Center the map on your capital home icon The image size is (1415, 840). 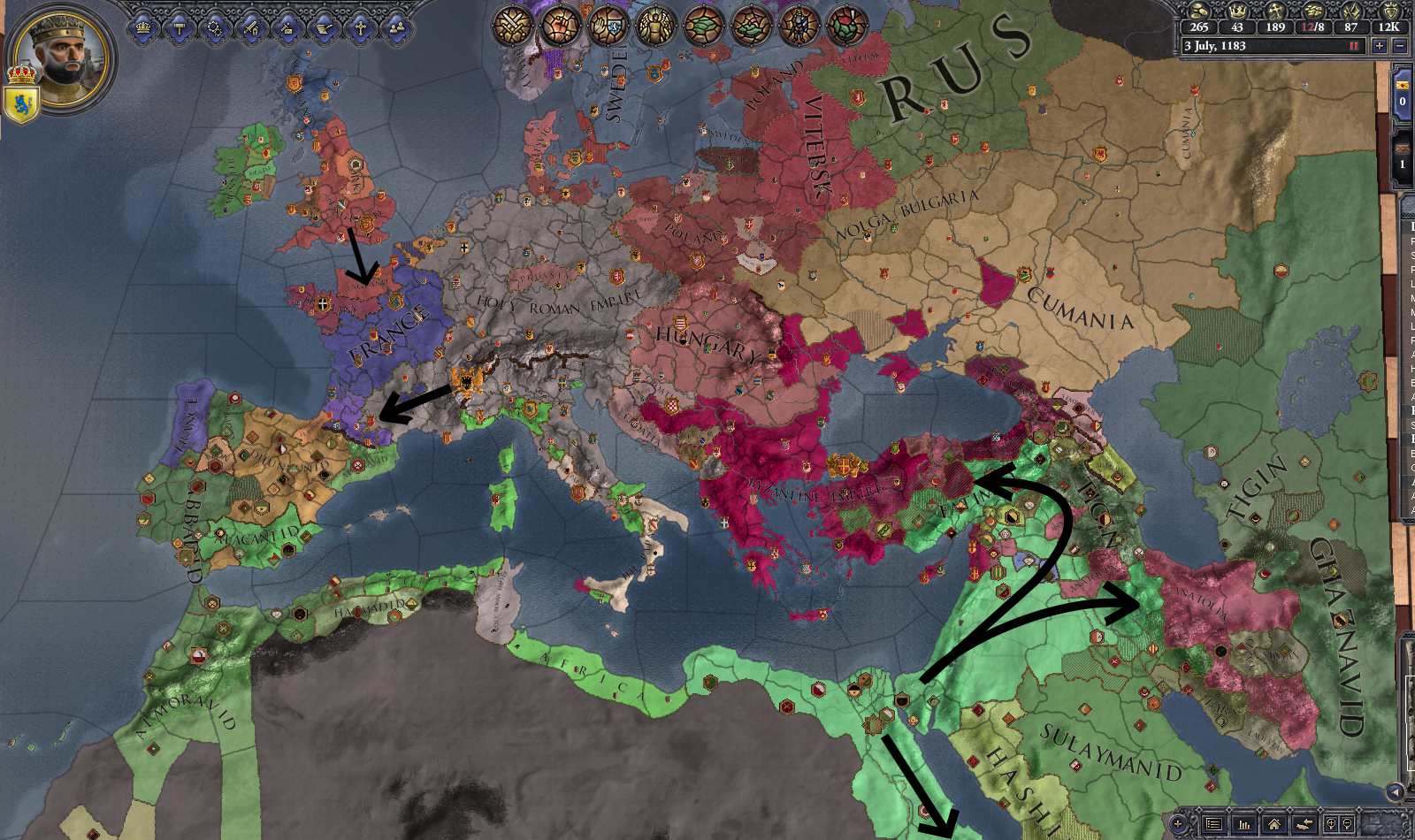point(1274,823)
